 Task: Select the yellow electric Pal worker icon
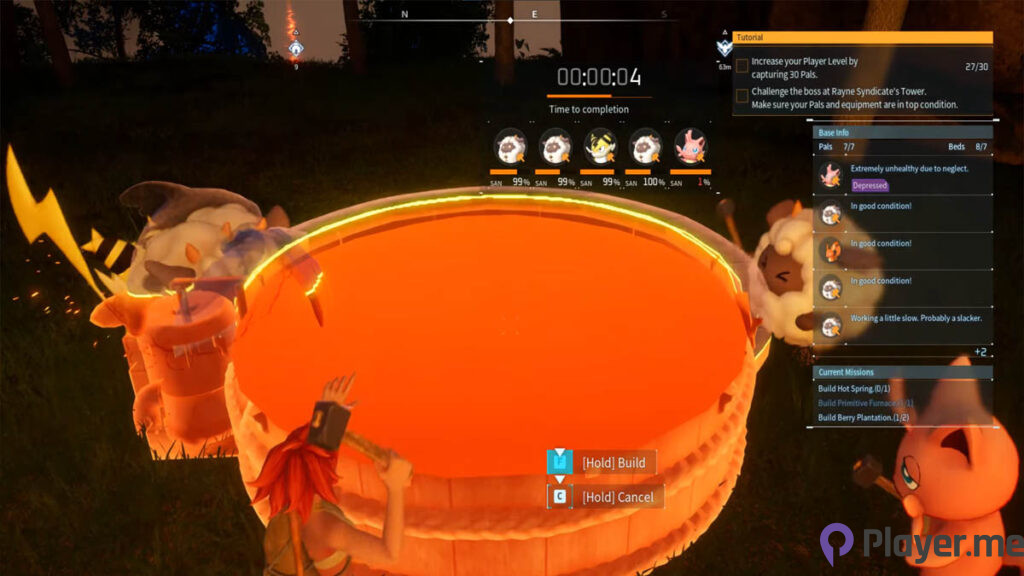[x=601, y=147]
